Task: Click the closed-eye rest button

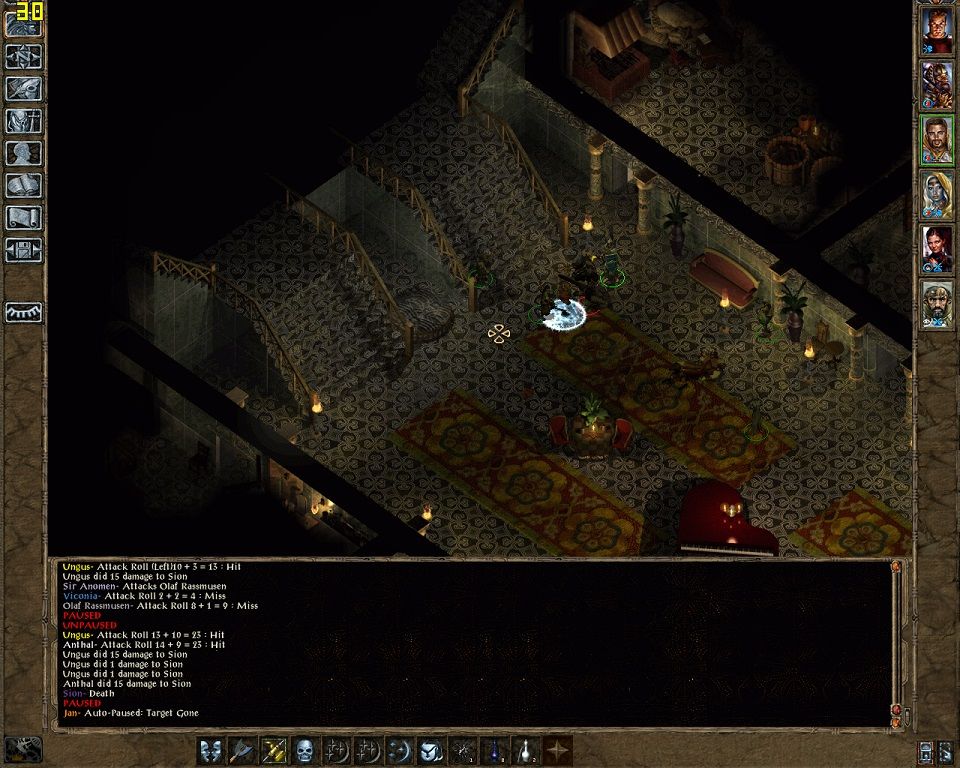Action: (24, 312)
